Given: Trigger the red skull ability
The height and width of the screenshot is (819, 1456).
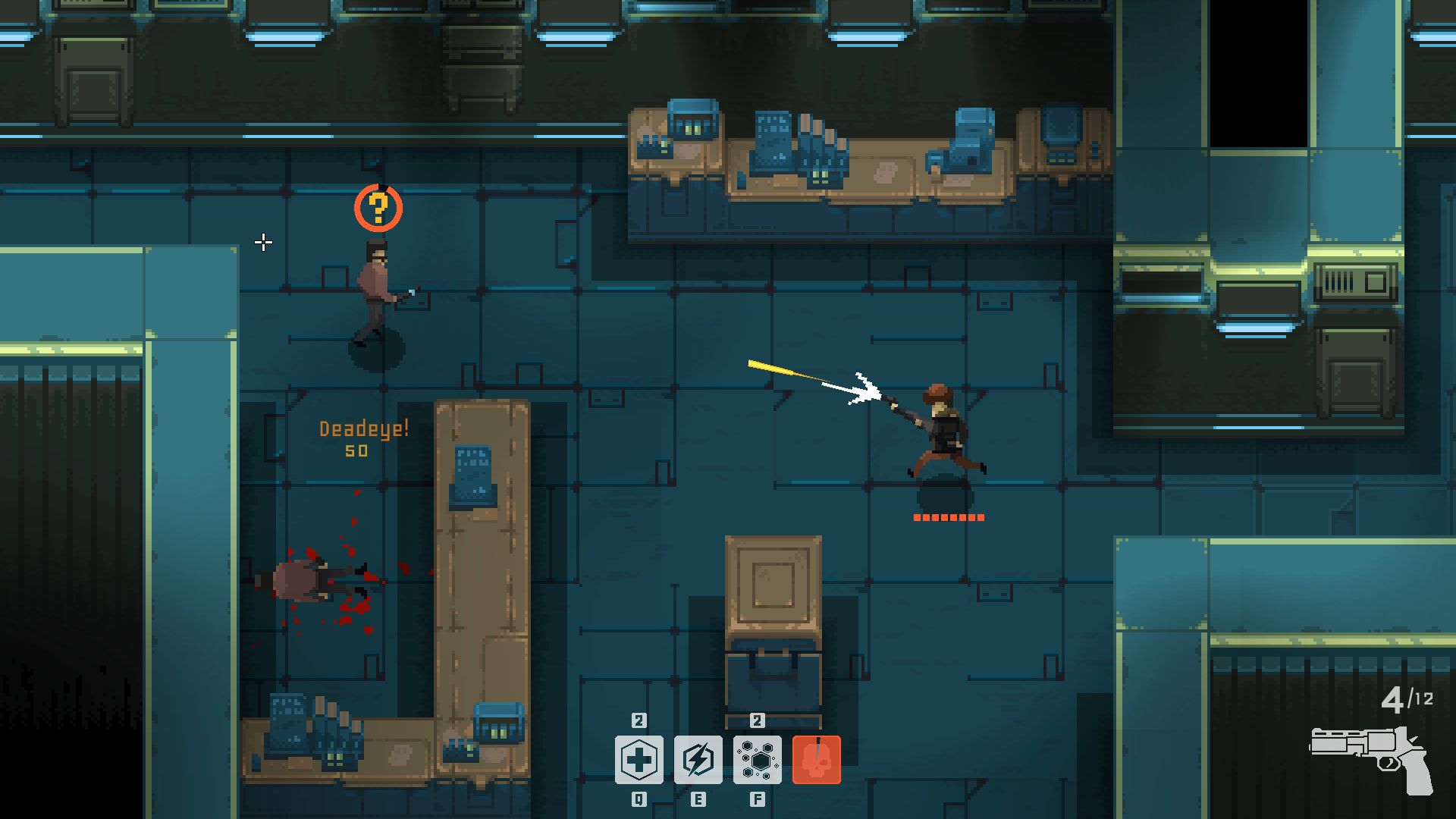Looking at the screenshot, I should click(x=817, y=760).
